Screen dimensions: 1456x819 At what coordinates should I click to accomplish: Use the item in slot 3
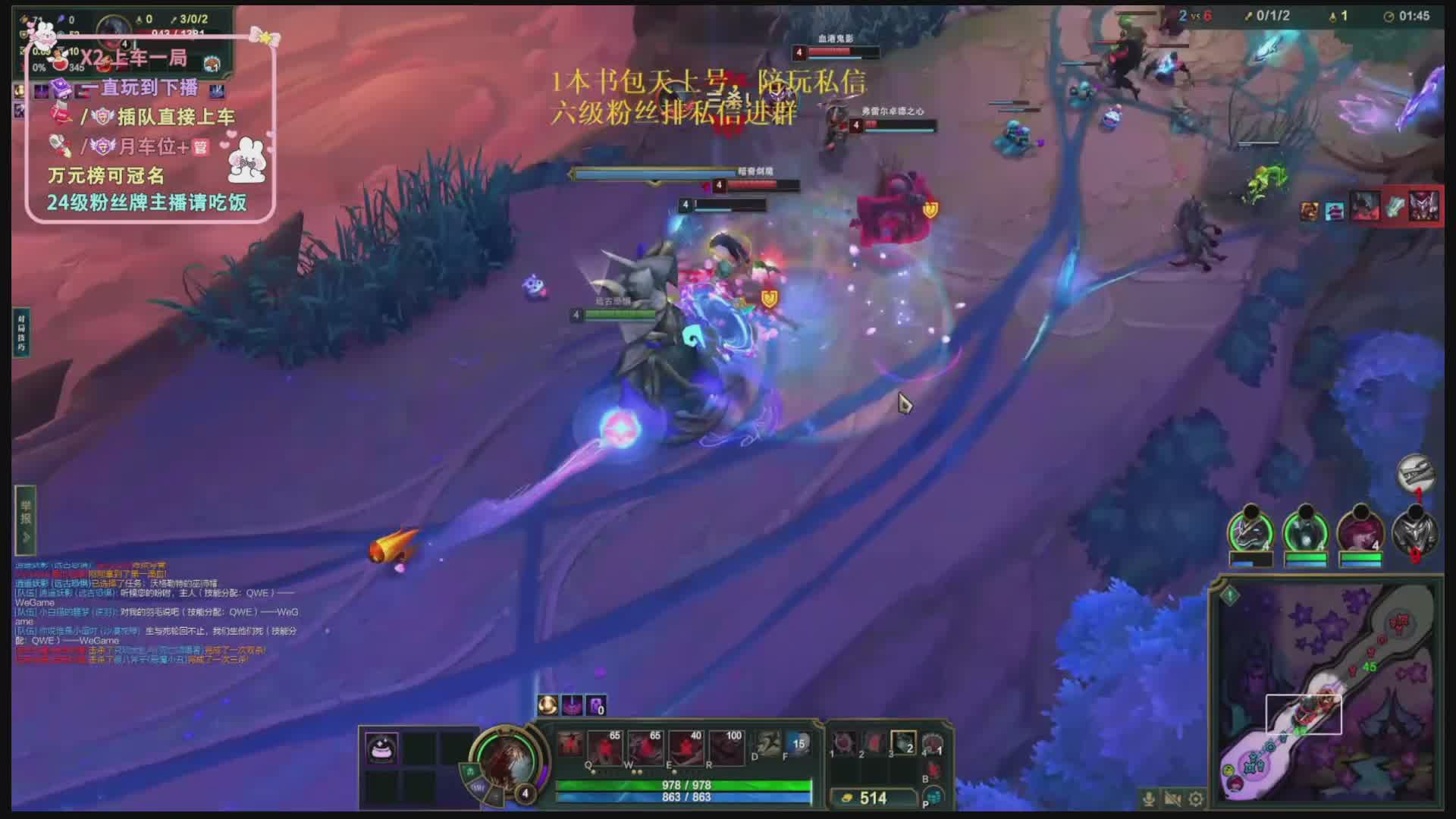(x=903, y=742)
